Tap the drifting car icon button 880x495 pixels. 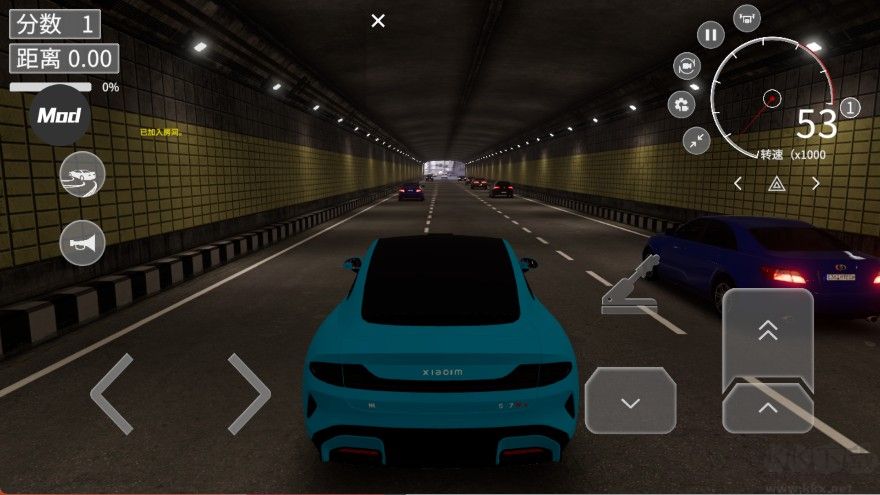(x=82, y=175)
